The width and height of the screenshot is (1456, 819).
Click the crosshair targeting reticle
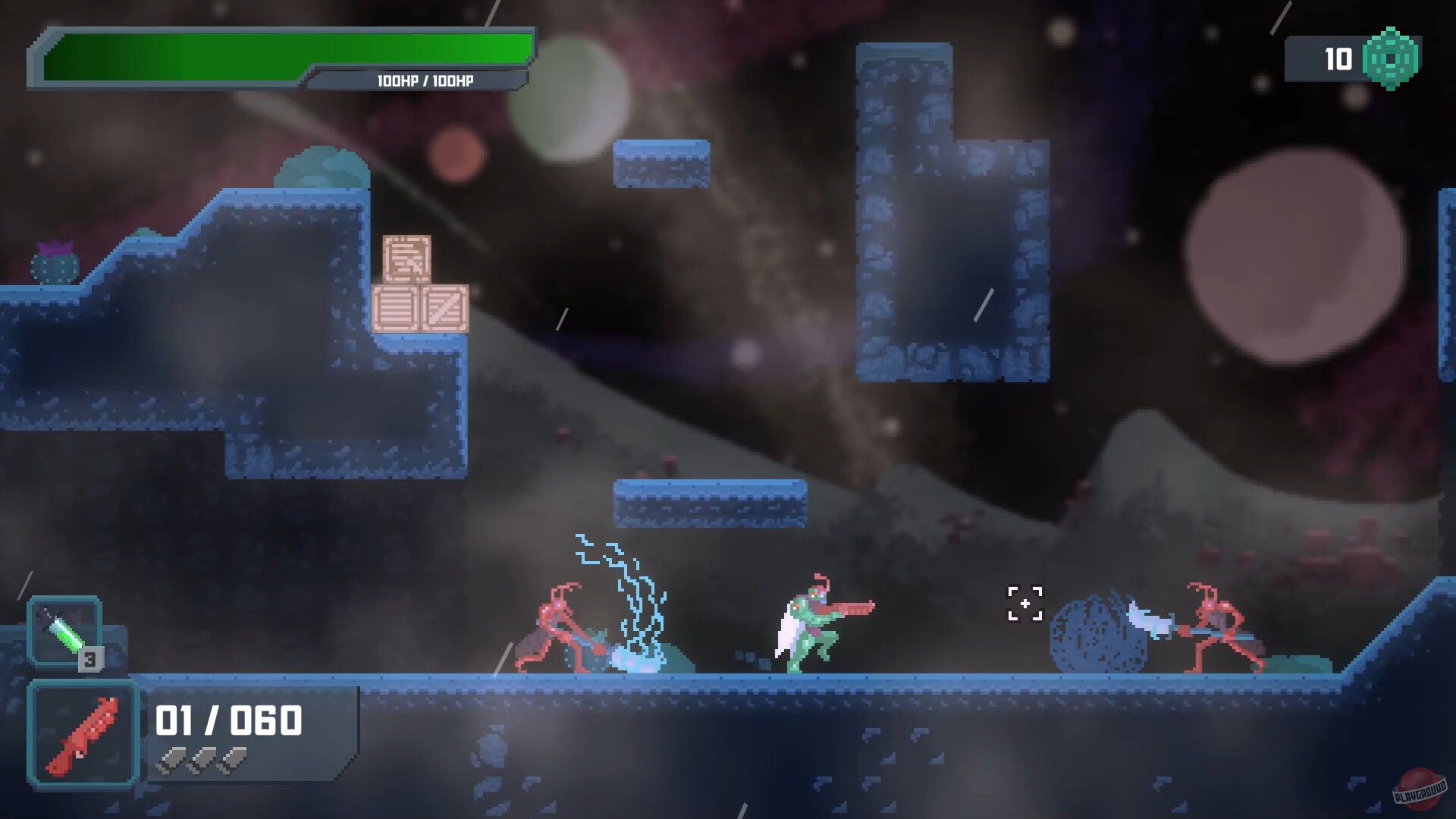(x=1025, y=603)
